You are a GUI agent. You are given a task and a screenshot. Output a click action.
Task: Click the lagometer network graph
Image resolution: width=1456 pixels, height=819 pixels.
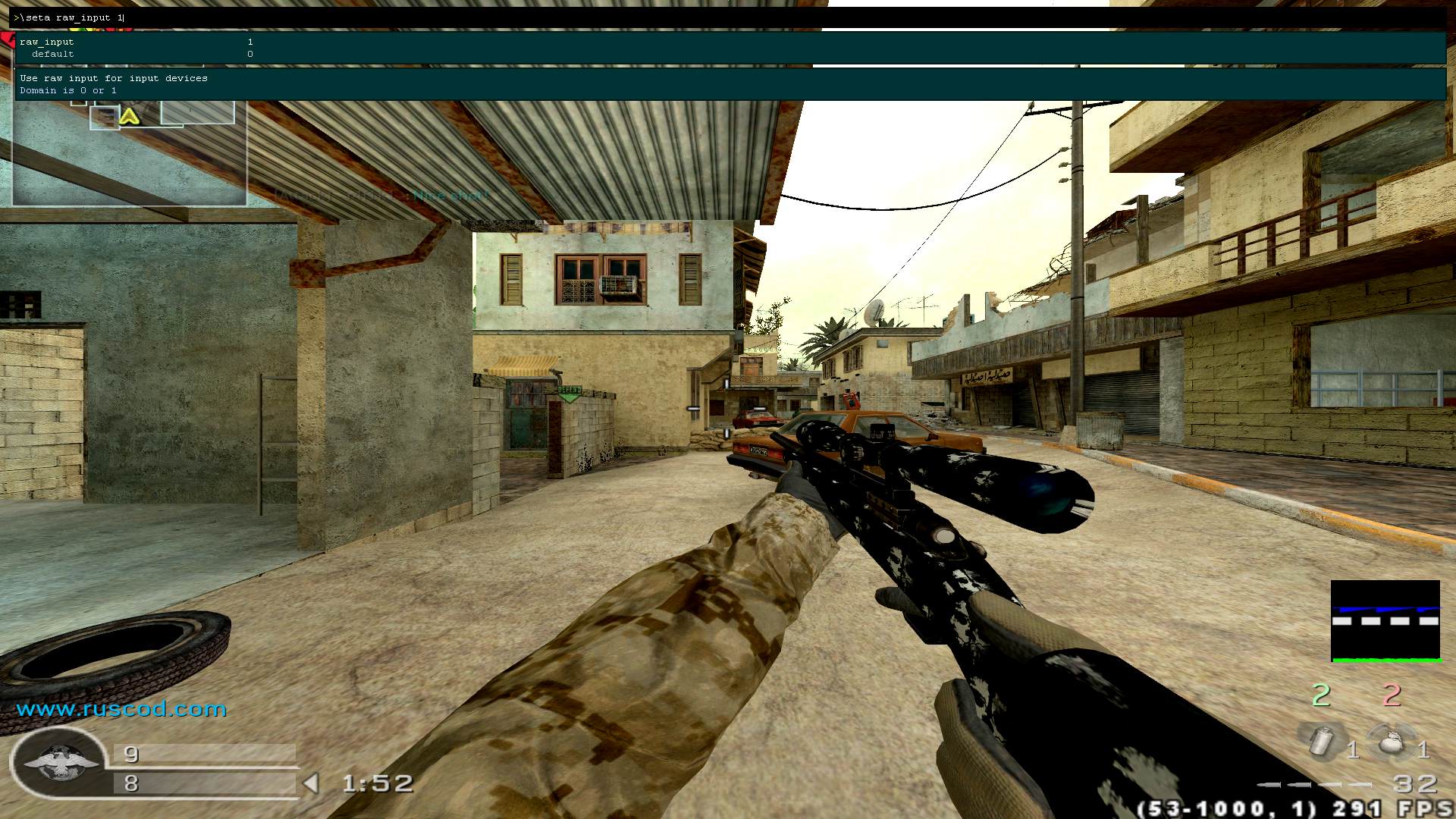click(1385, 621)
